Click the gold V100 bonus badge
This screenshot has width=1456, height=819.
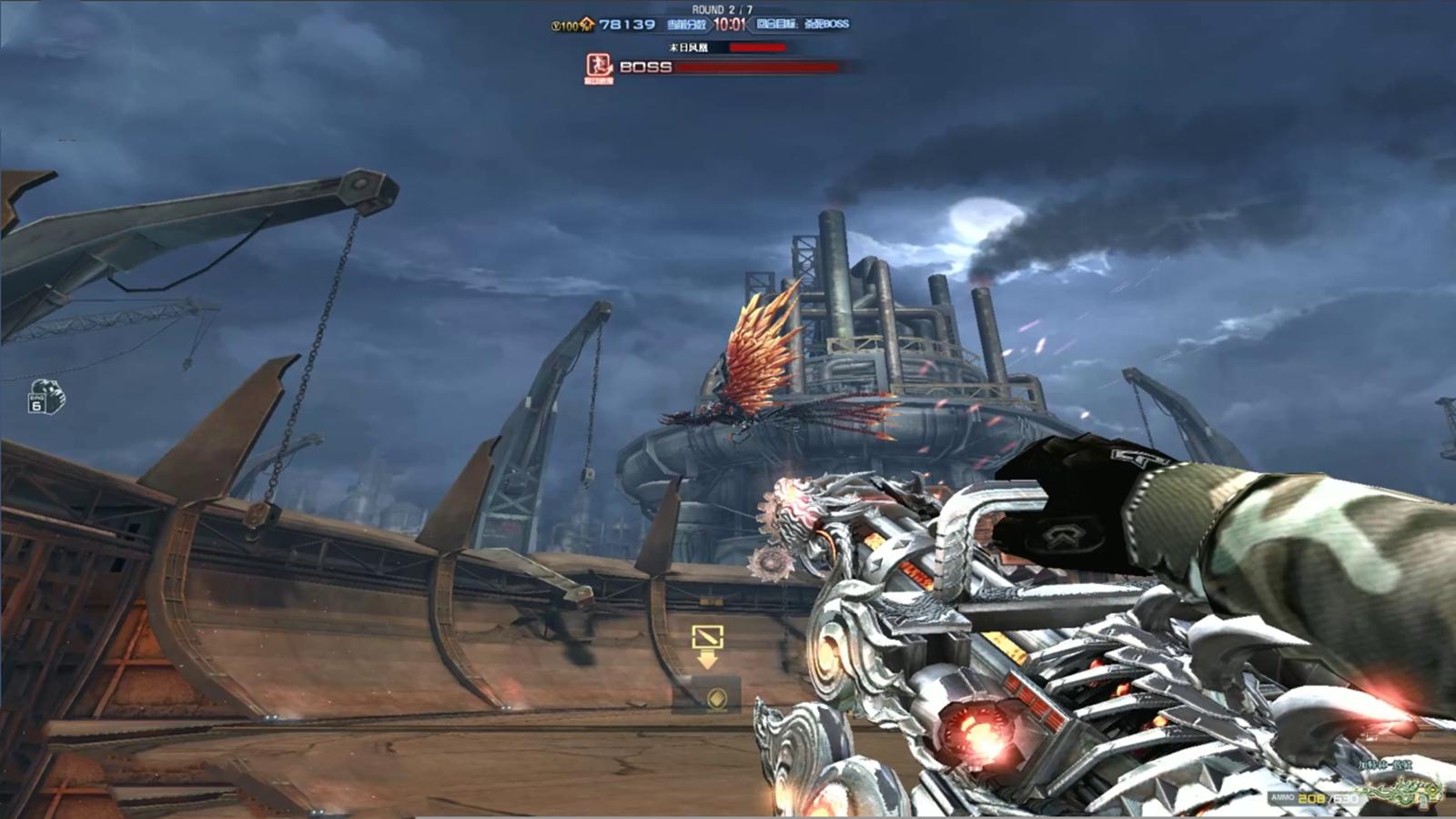pos(571,25)
